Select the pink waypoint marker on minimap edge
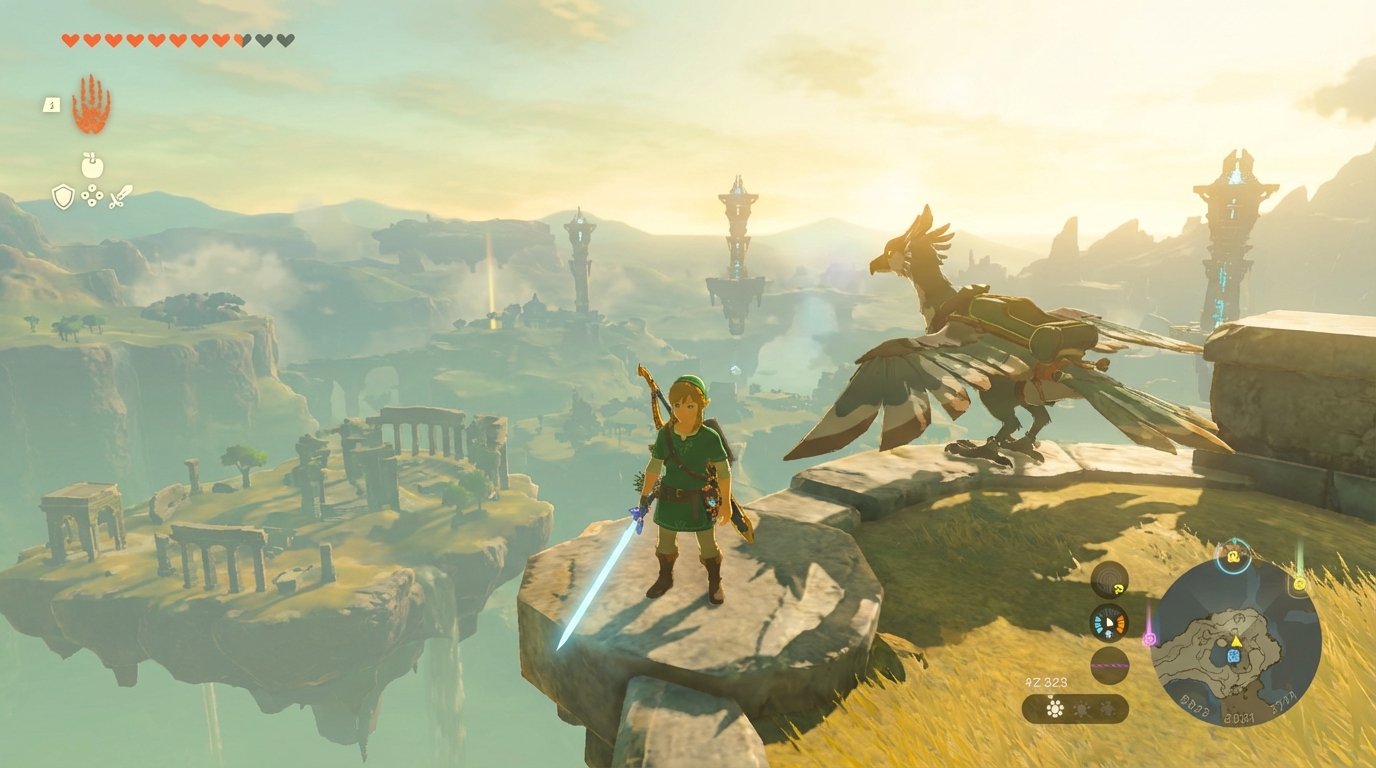The image size is (1376, 768). tap(1149, 641)
